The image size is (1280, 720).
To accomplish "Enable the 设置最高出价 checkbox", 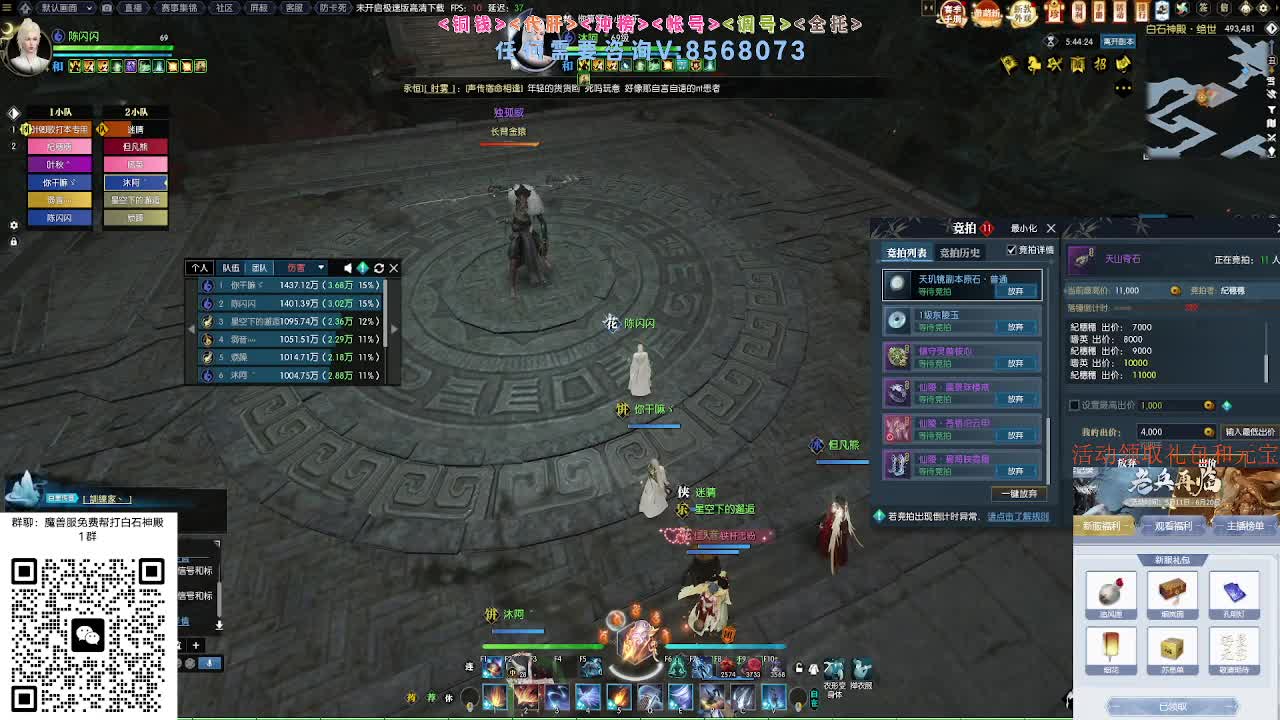I will [1074, 405].
